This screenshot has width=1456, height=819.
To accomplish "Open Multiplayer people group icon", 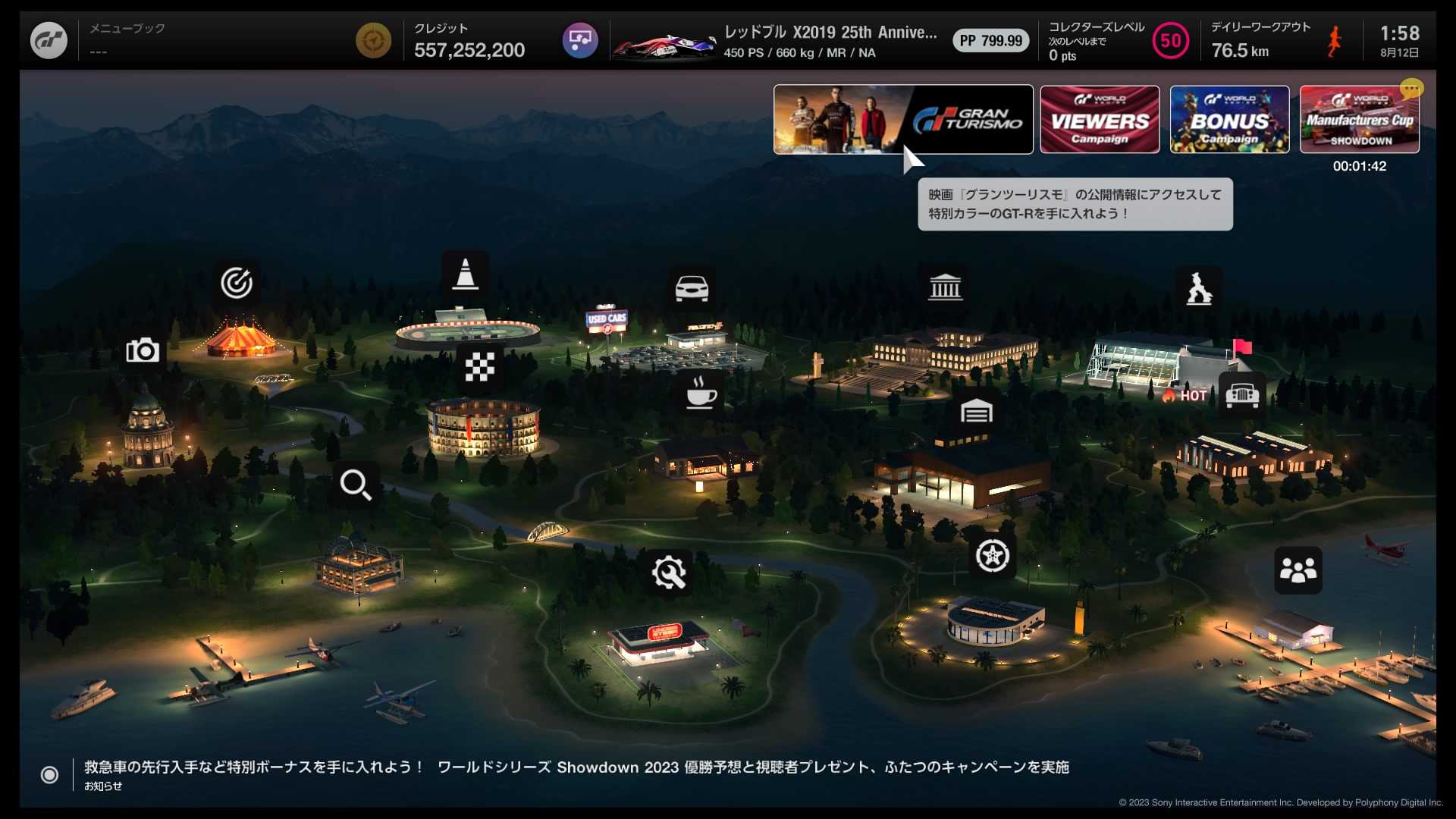I will (1298, 570).
